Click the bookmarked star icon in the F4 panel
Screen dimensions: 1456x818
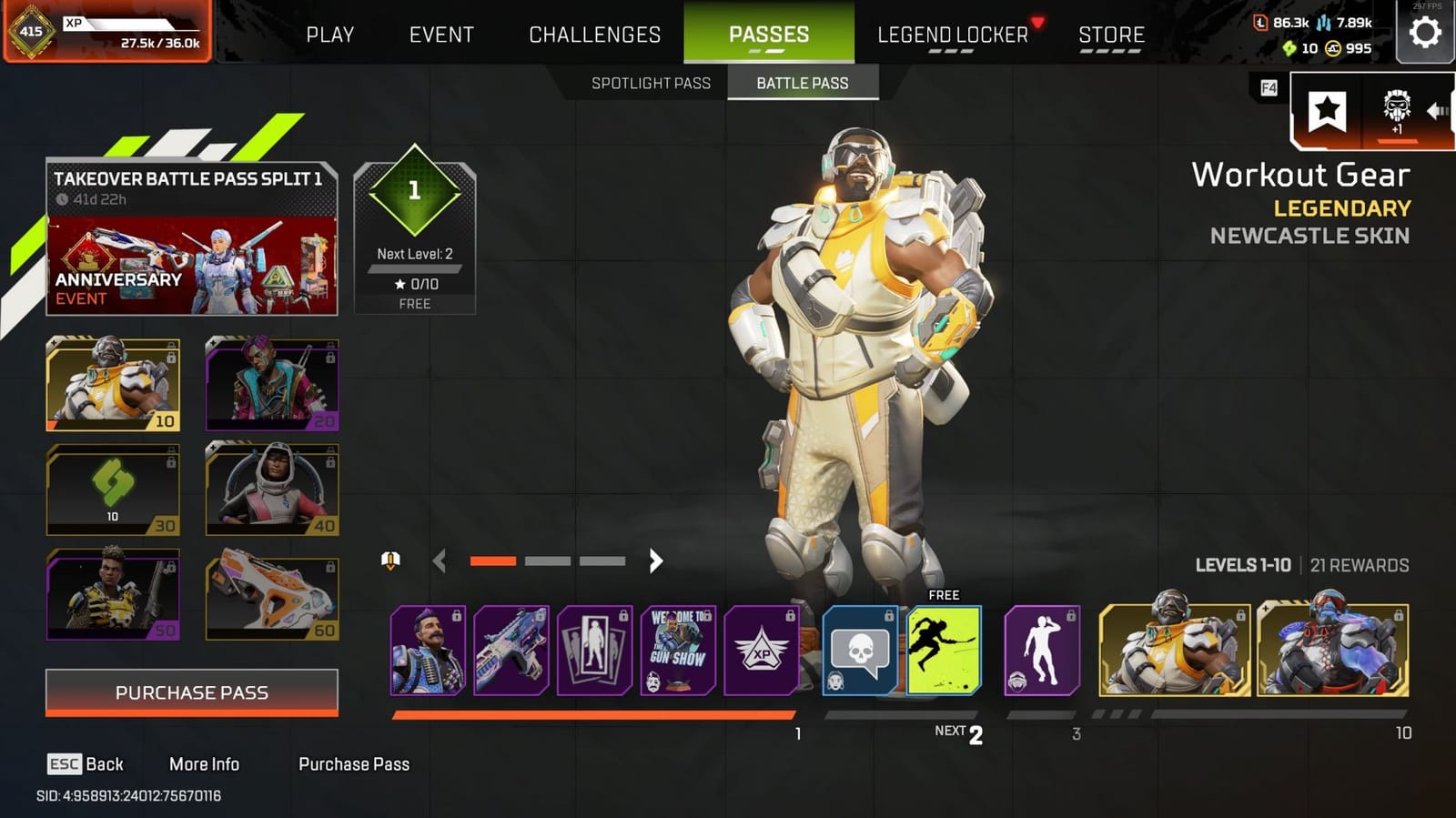(x=1329, y=109)
